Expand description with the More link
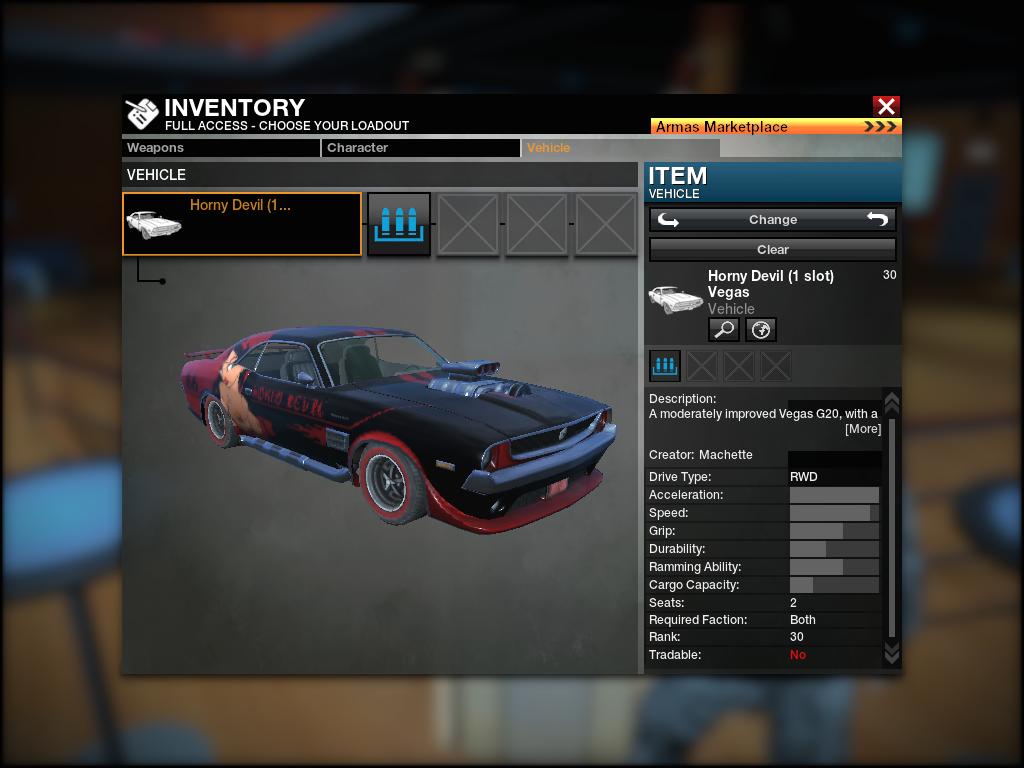 click(x=862, y=429)
